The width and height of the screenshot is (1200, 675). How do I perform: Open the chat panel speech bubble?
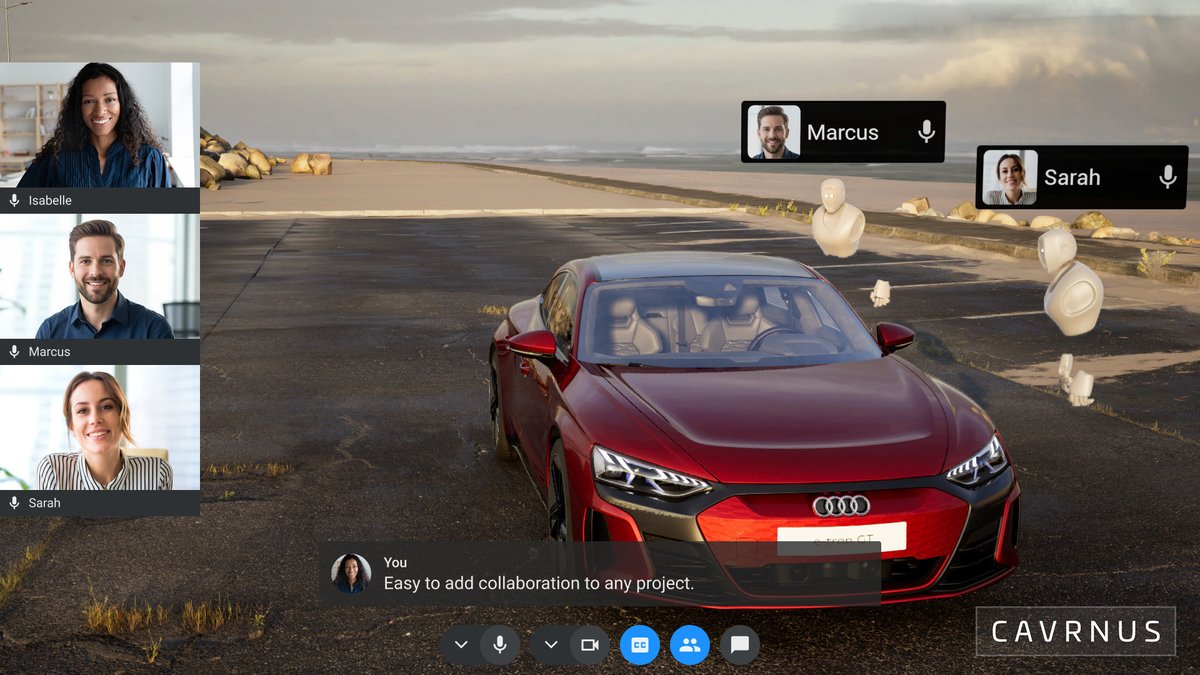(x=740, y=645)
